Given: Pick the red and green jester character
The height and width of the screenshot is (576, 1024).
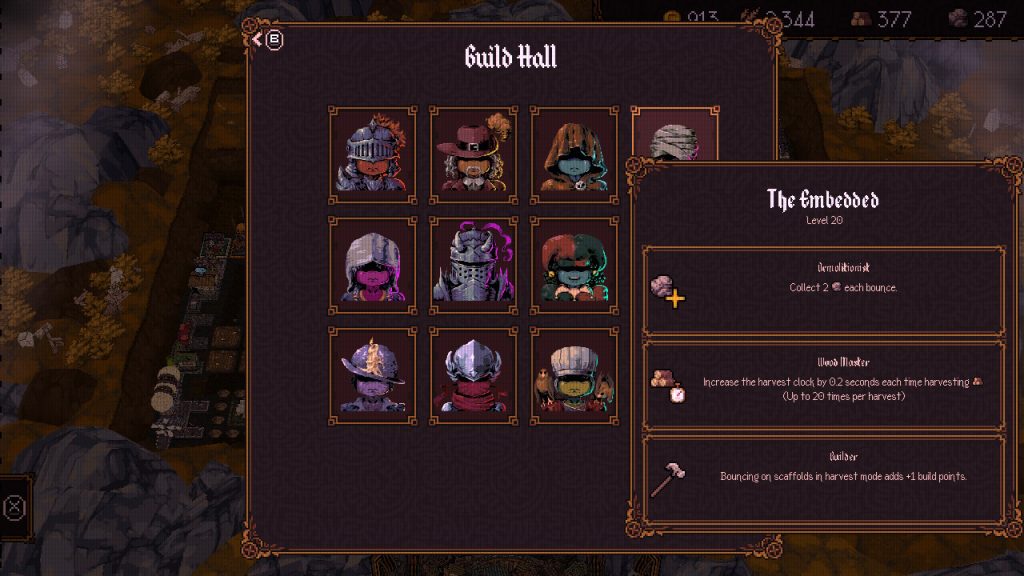Looking at the screenshot, I should (x=574, y=265).
